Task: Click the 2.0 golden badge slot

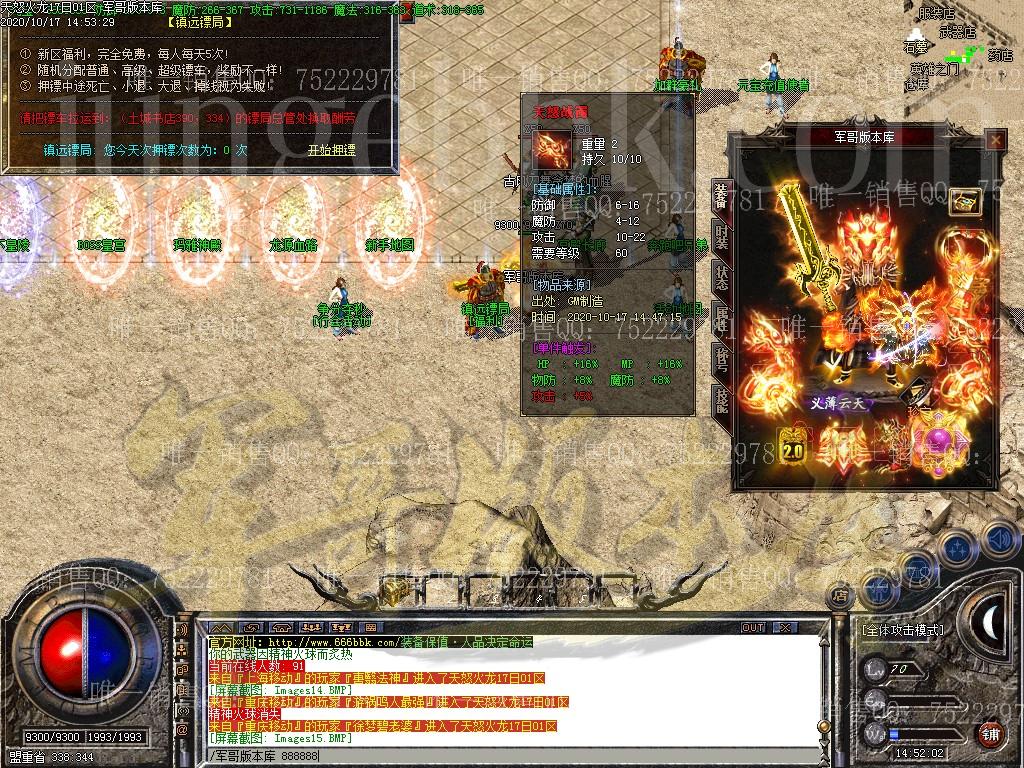Action: (x=793, y=443)
